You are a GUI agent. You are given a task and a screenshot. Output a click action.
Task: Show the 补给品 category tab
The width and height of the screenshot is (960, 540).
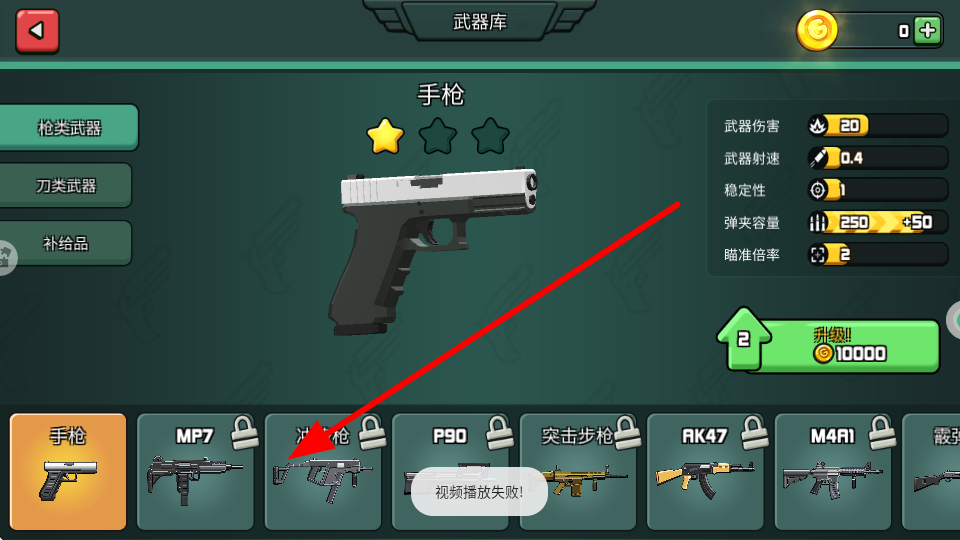coord(66,243)
